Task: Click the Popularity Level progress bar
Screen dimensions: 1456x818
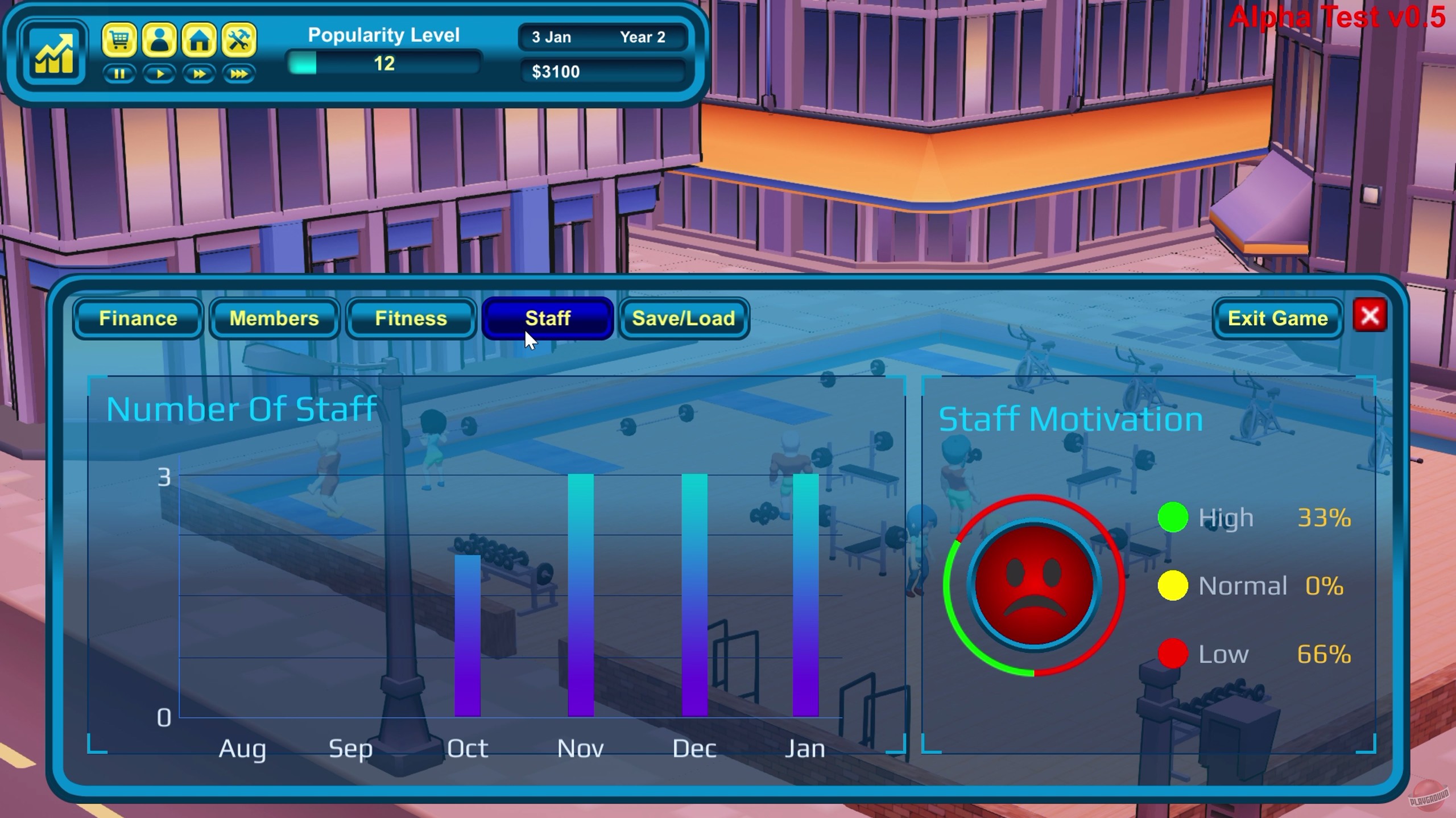Action: tap(384, 64)
